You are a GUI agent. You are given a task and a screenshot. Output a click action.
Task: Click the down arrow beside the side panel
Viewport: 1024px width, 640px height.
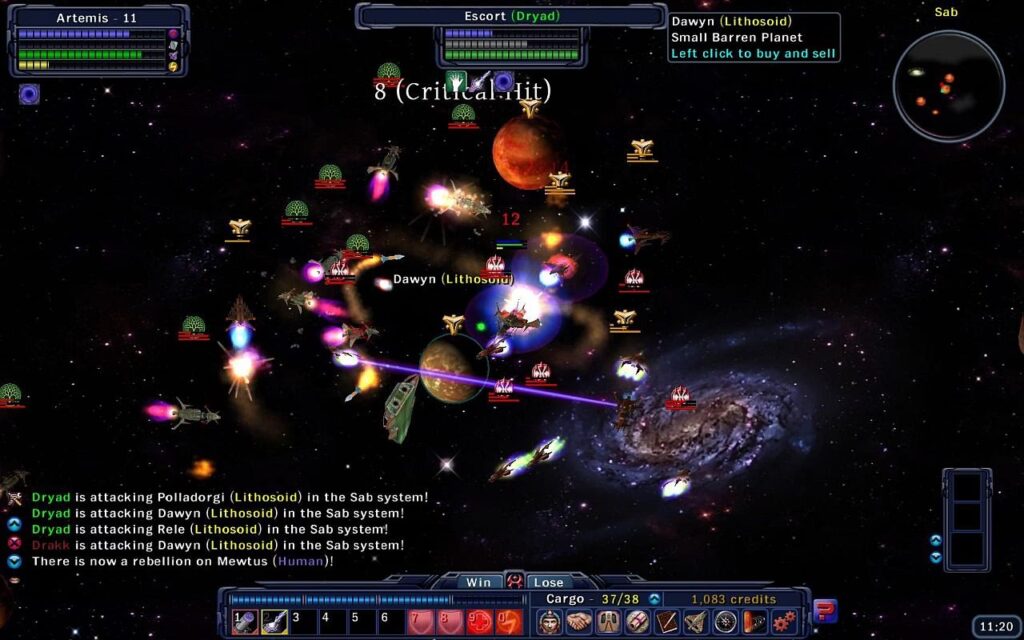coord(935,556)
